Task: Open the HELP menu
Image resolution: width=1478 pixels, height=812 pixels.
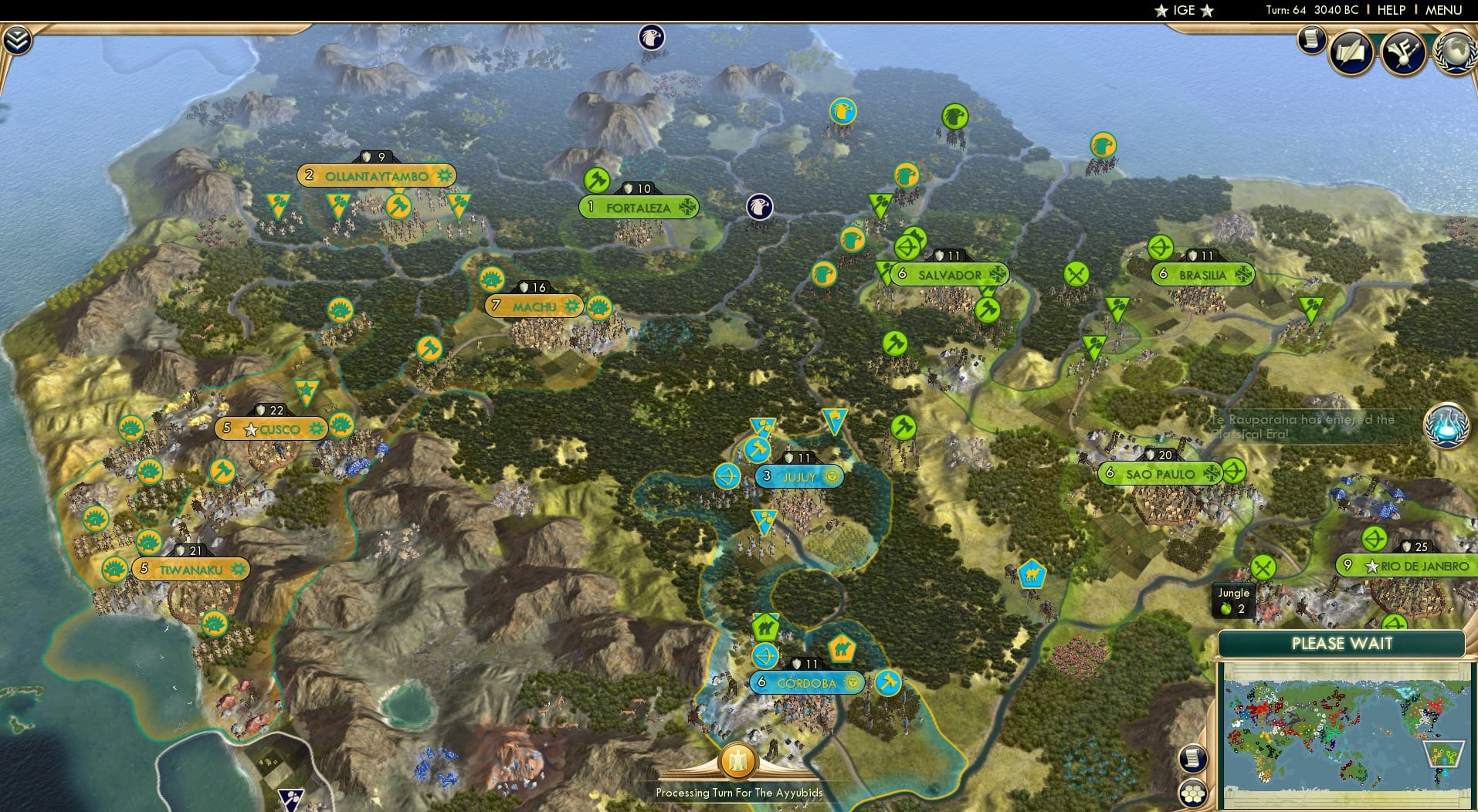Action: click(1390, 10)
